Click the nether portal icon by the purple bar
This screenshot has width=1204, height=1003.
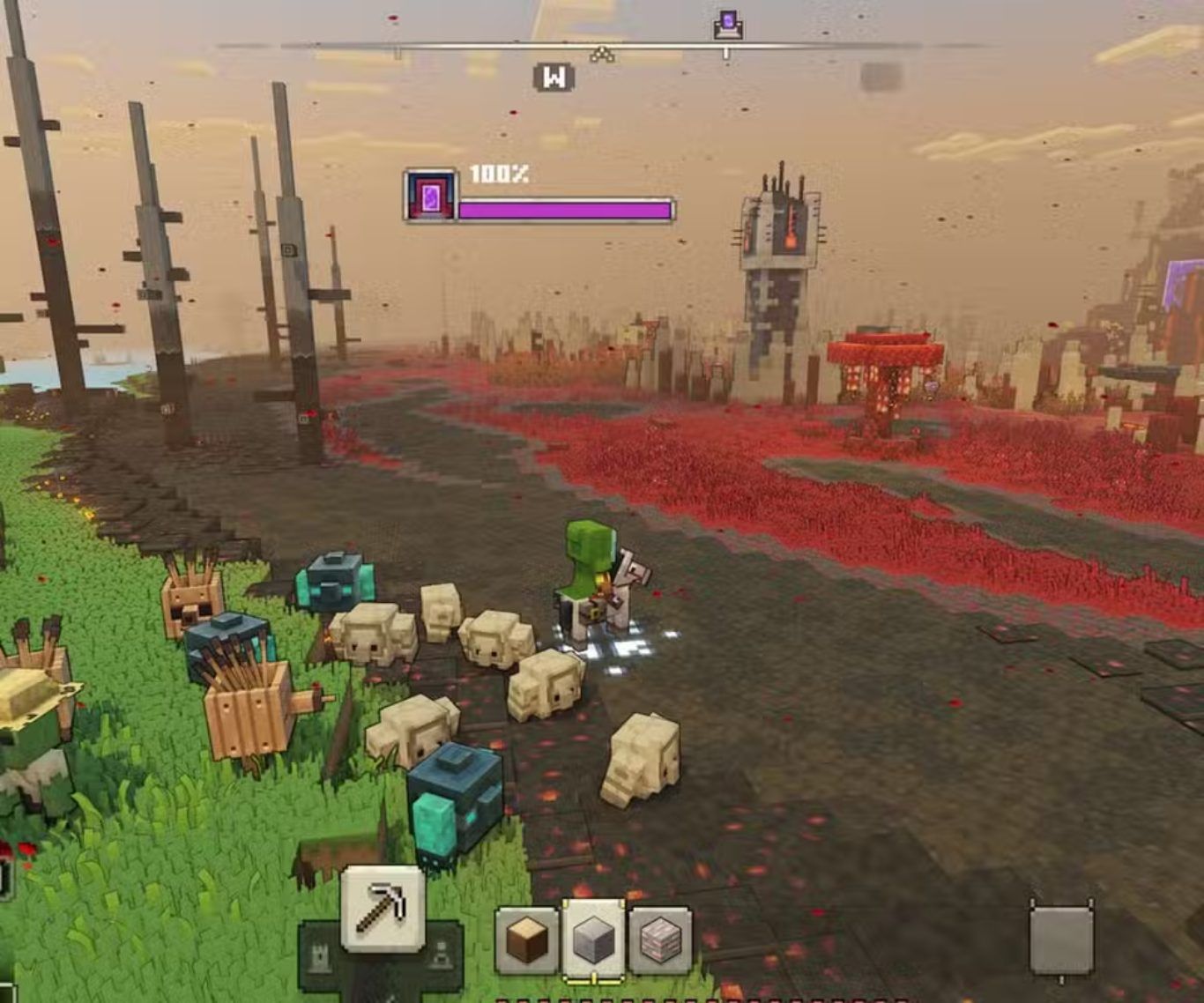pos(430,196)
